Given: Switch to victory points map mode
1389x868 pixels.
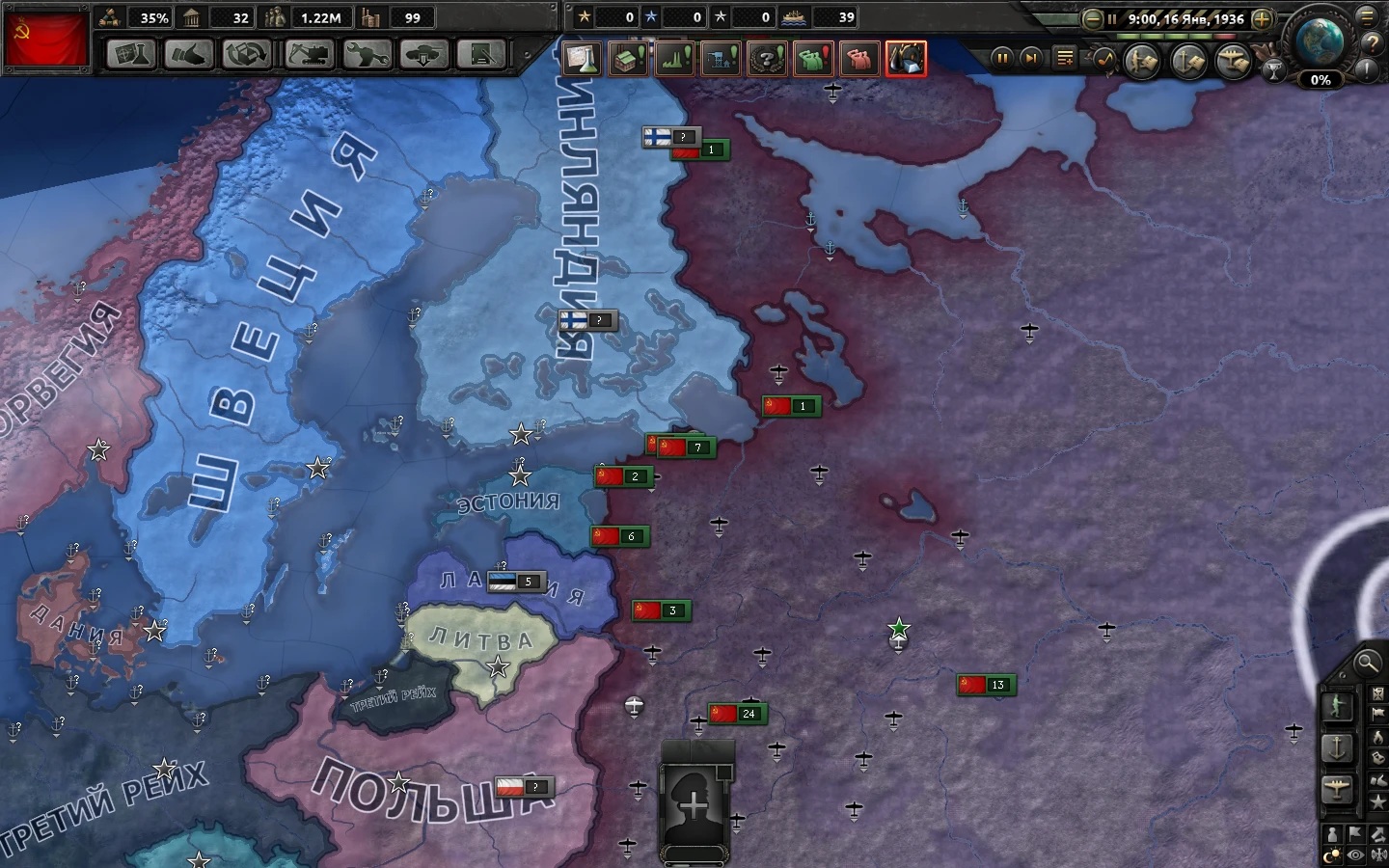Looking at the screenshot, I should tap(1379, 800).
